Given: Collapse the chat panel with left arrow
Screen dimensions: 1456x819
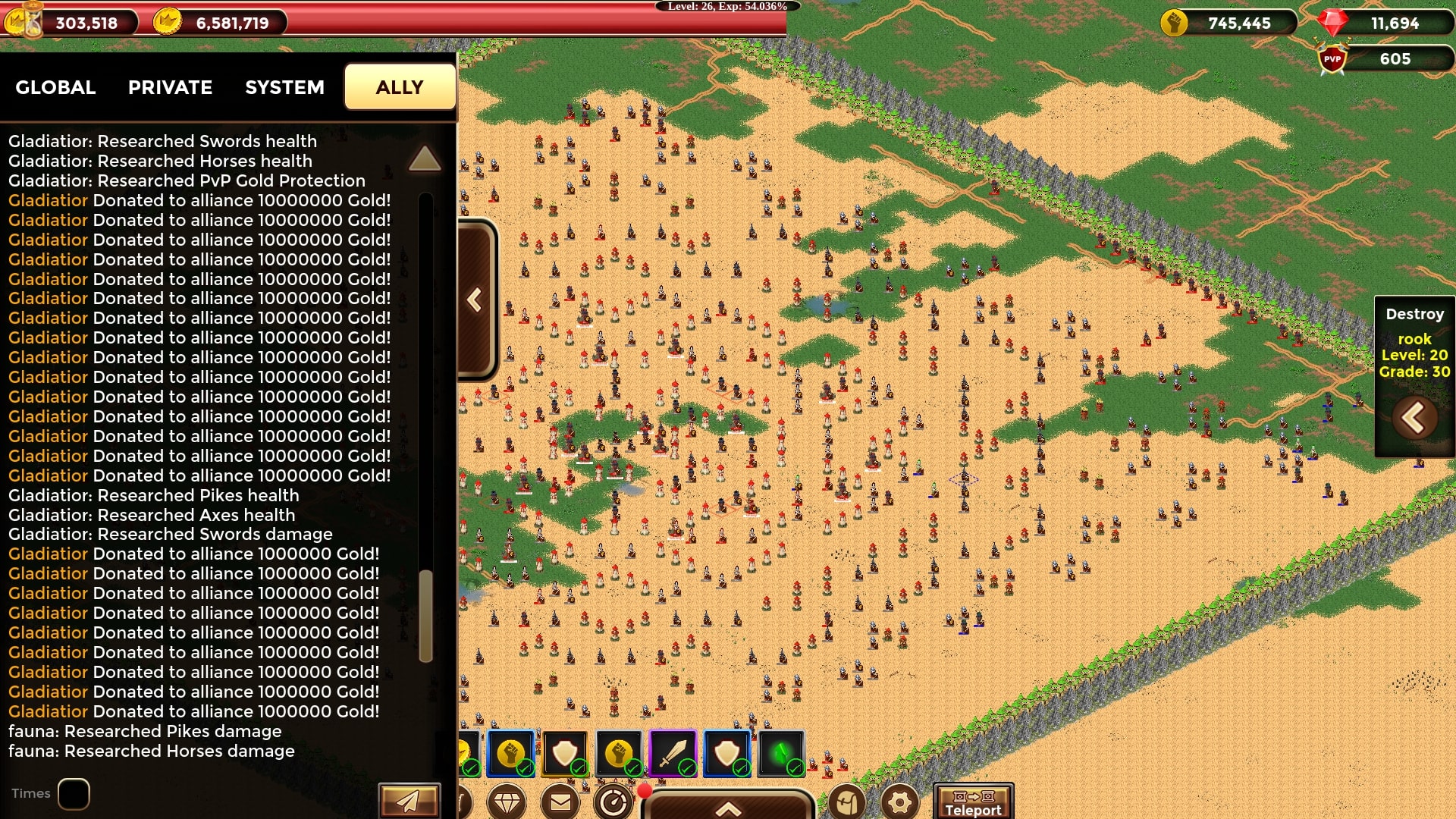Looking at the screenshot, I should point(475,300).
